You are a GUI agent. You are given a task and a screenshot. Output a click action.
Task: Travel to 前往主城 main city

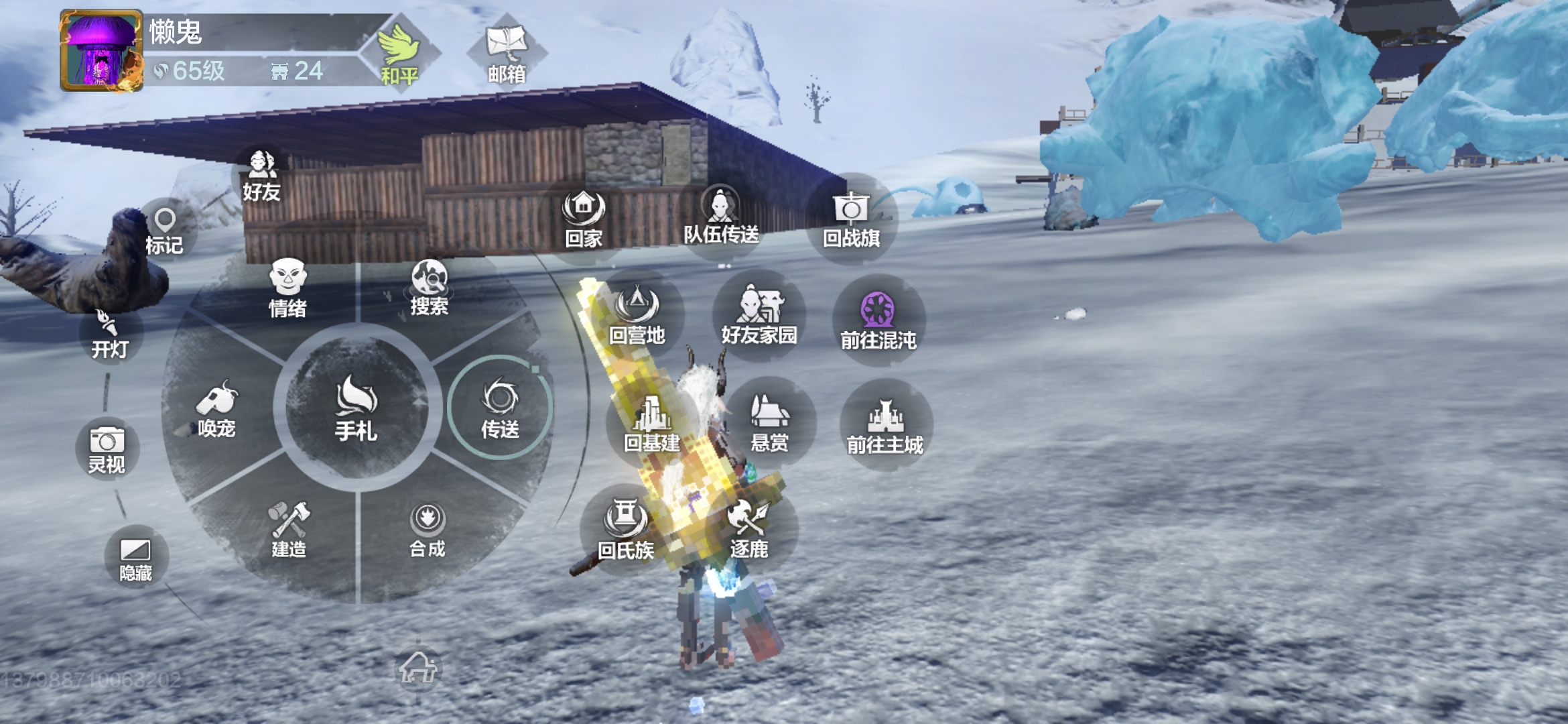[885, 425]
